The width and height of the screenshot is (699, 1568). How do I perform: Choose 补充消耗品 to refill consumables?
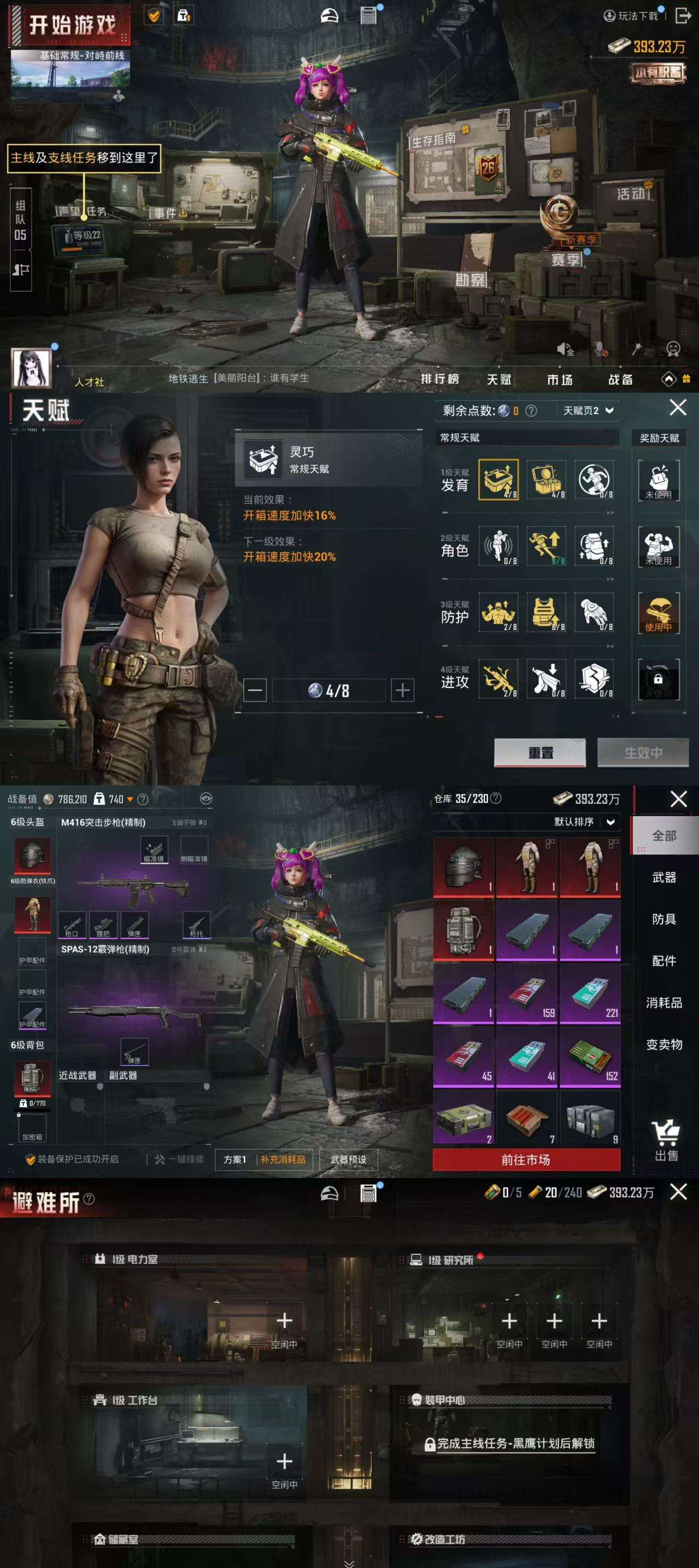(283, 1159)
